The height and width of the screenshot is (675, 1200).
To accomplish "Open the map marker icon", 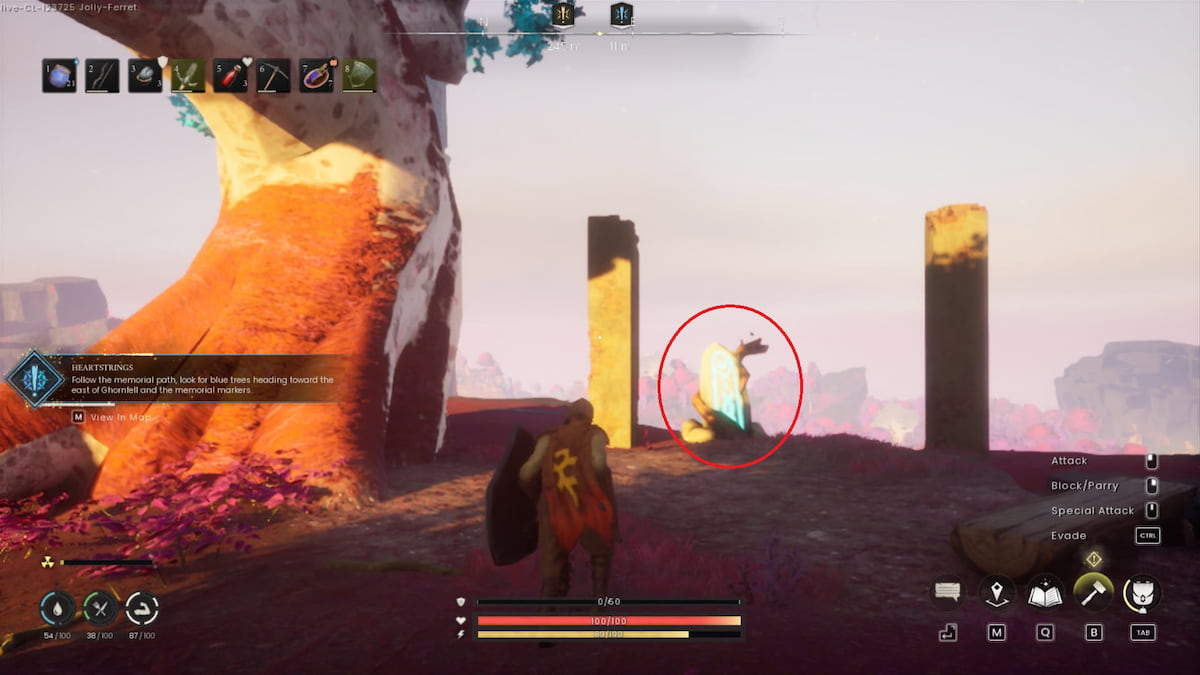I will coord(997,593).
